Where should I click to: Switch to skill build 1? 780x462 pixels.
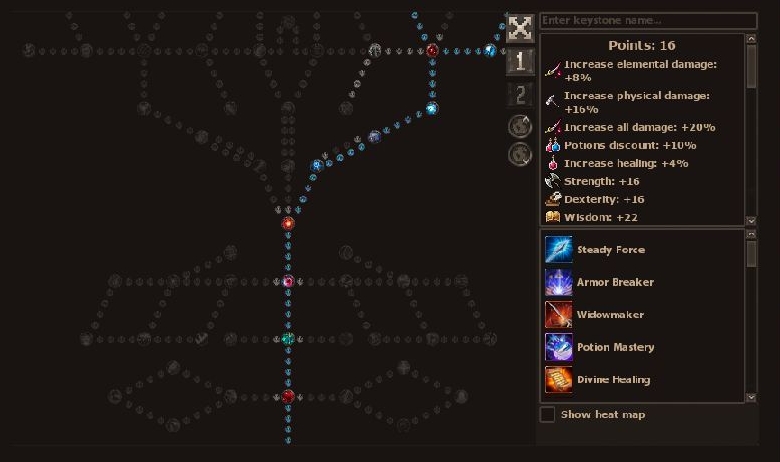point(520,62)
